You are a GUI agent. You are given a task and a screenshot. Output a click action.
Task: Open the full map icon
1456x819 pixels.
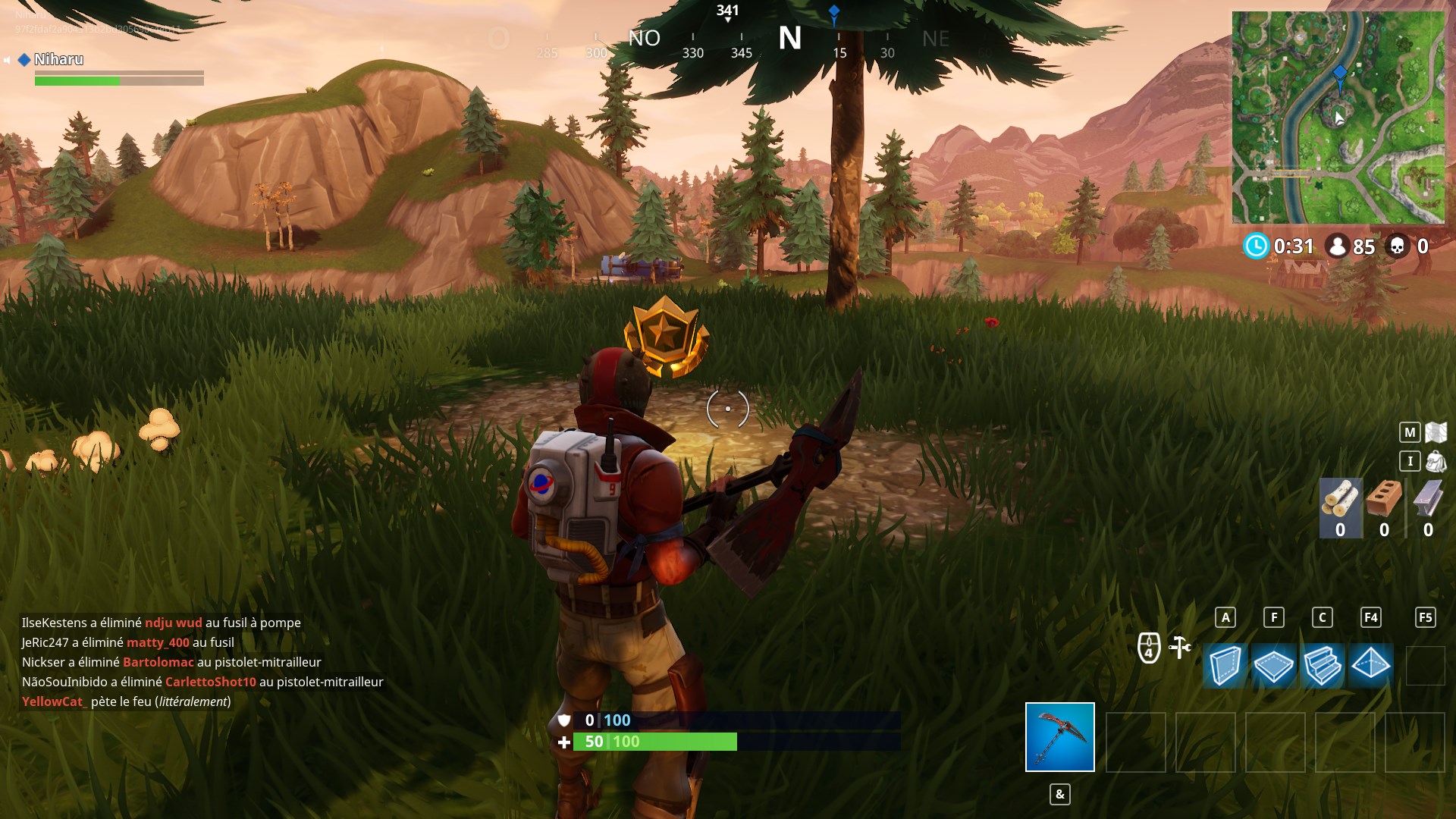click(1436, 432)
